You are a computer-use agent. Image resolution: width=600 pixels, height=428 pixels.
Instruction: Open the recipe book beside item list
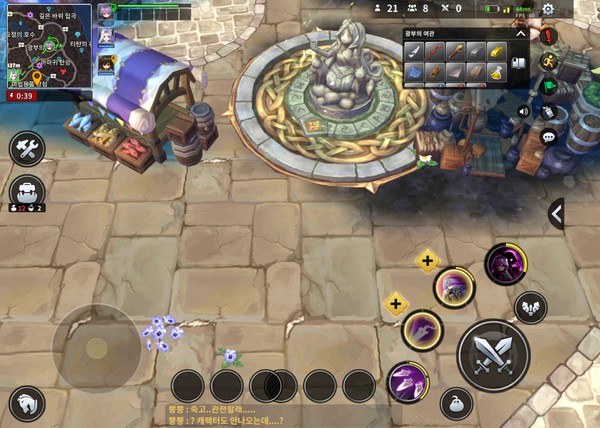(520, 62)
